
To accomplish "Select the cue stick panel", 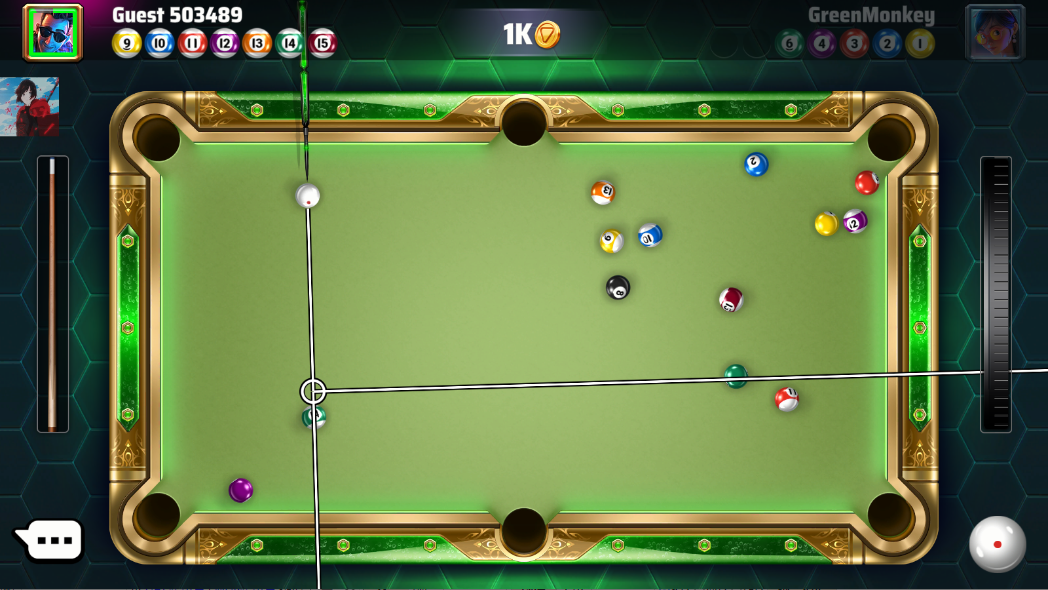I will click(53, 294).
